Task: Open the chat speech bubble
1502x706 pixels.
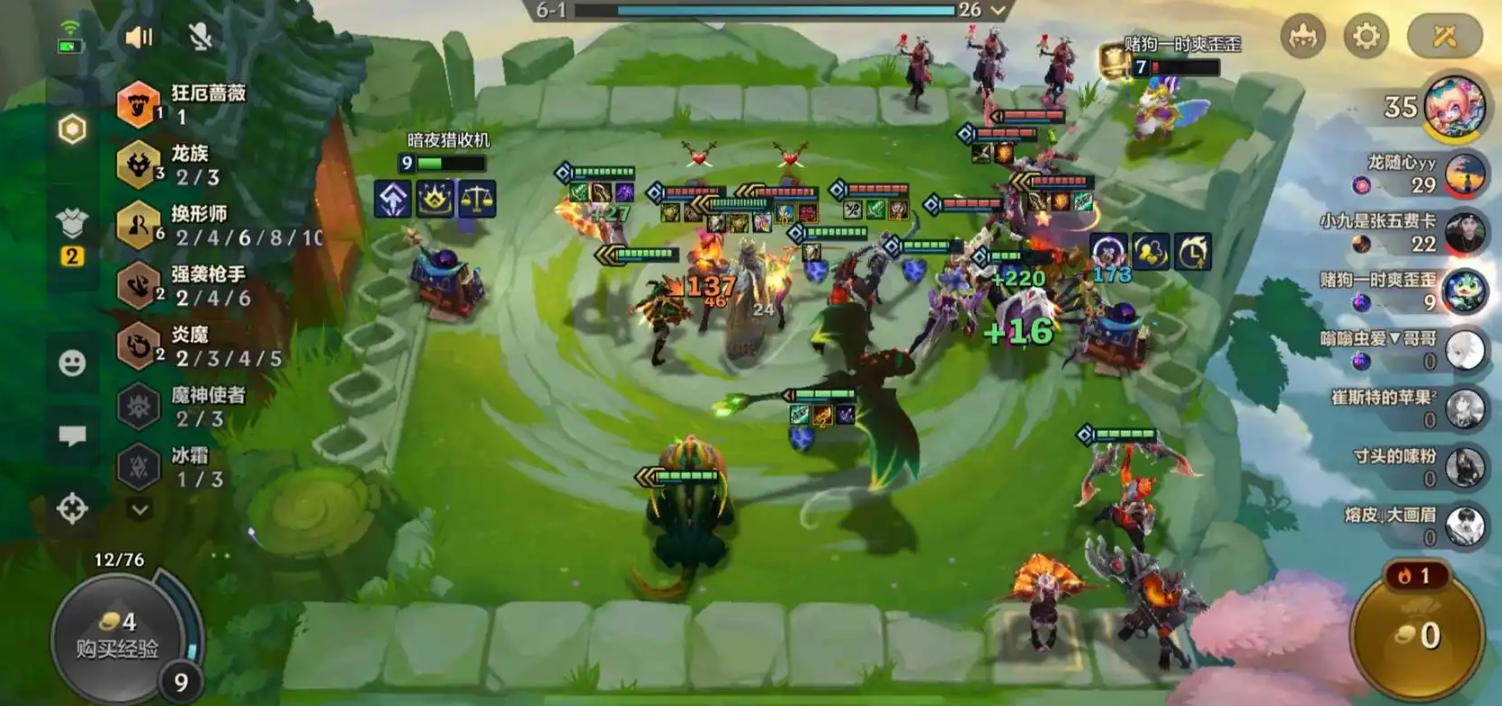Action: pyautogui.click(x=72, y=436)
